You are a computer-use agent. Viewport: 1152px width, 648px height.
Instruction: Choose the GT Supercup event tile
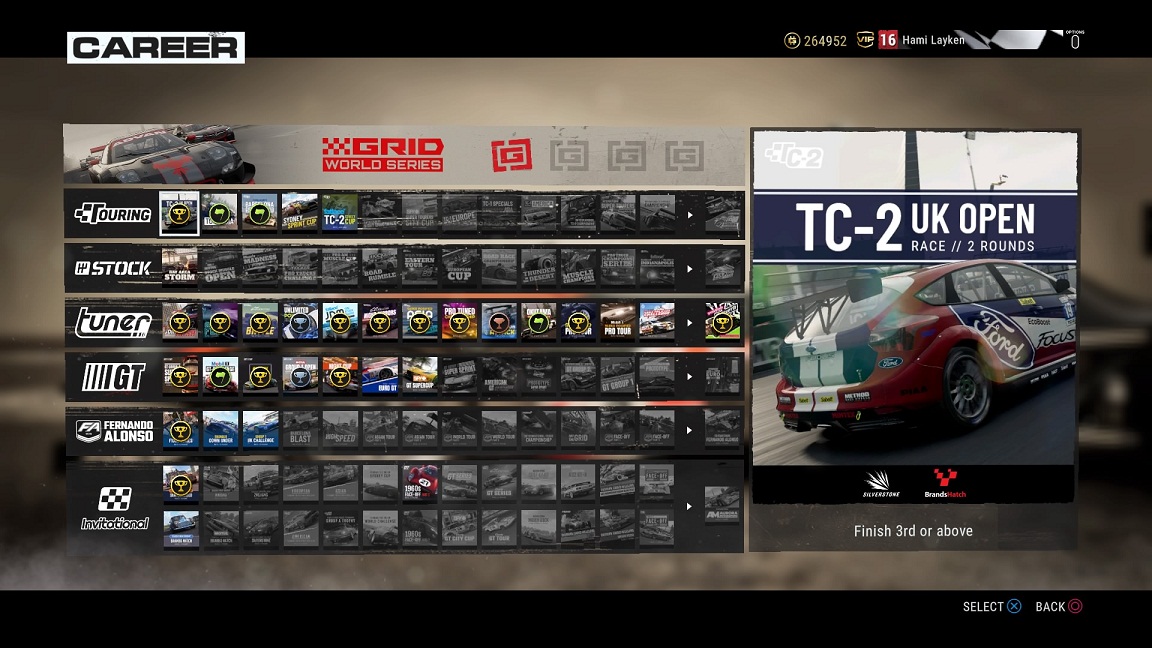420,376
